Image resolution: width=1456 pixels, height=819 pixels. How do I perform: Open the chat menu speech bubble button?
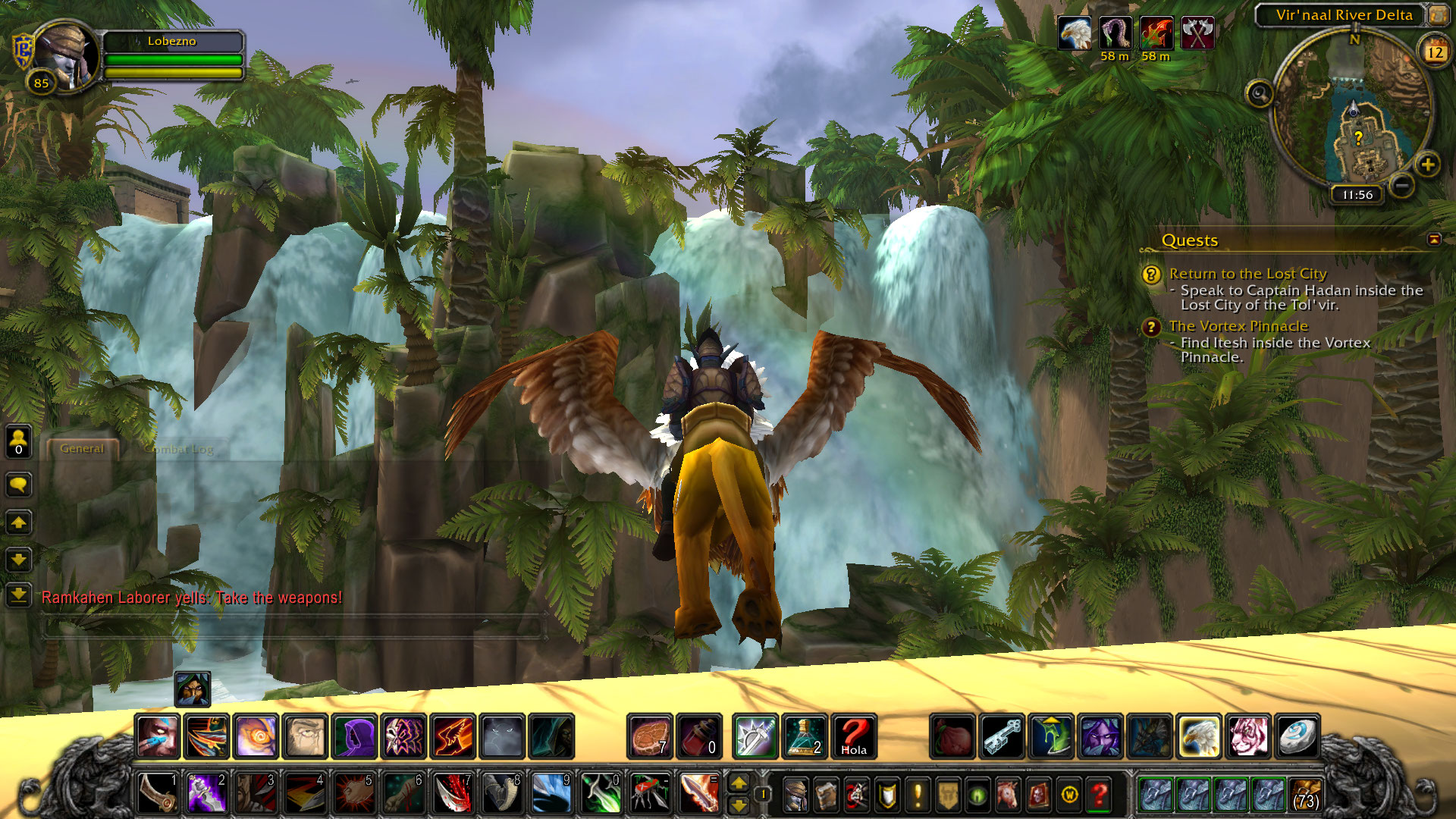click(19, 485)
